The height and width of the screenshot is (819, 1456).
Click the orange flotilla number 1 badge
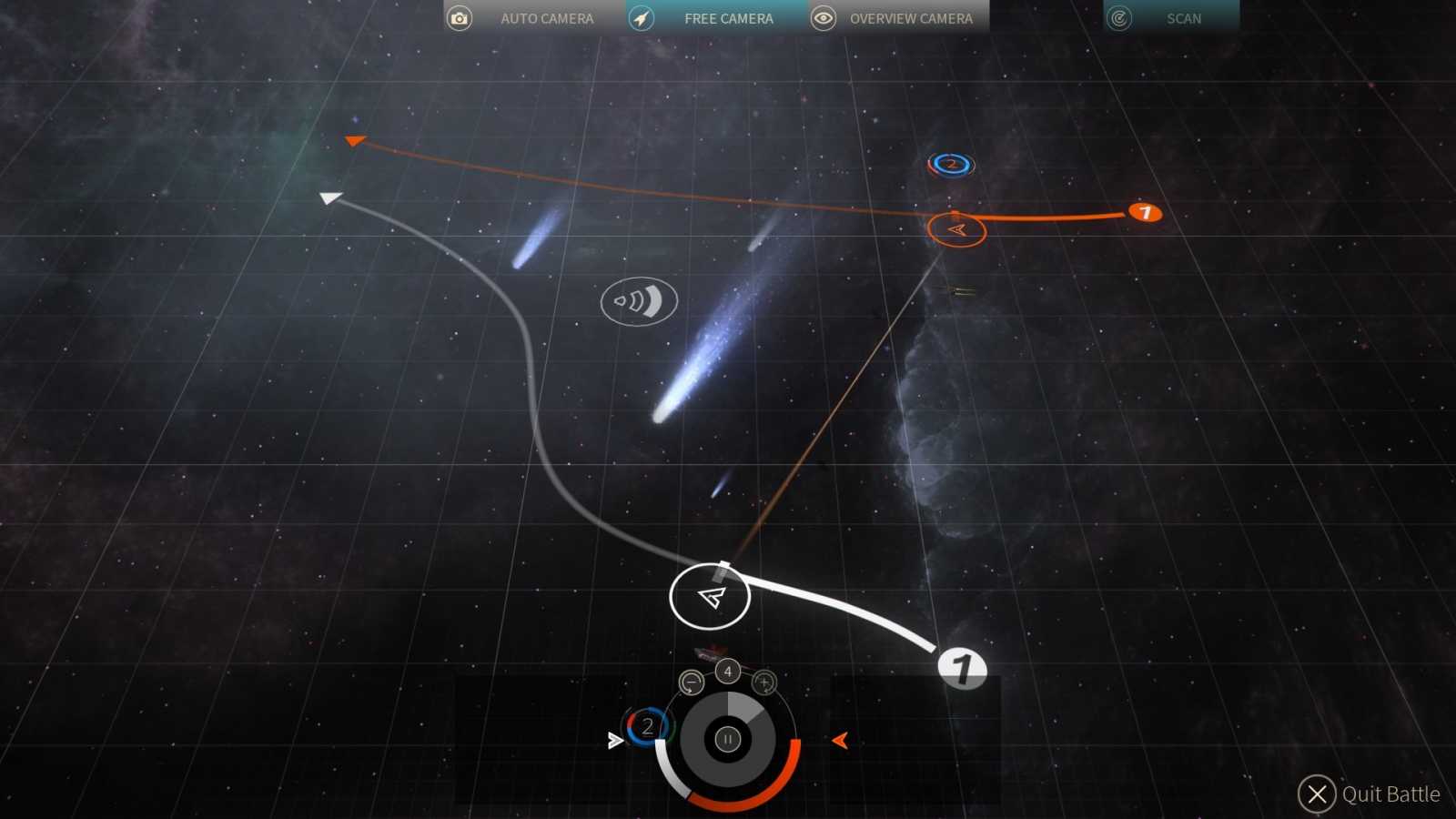click(1145, 212)
